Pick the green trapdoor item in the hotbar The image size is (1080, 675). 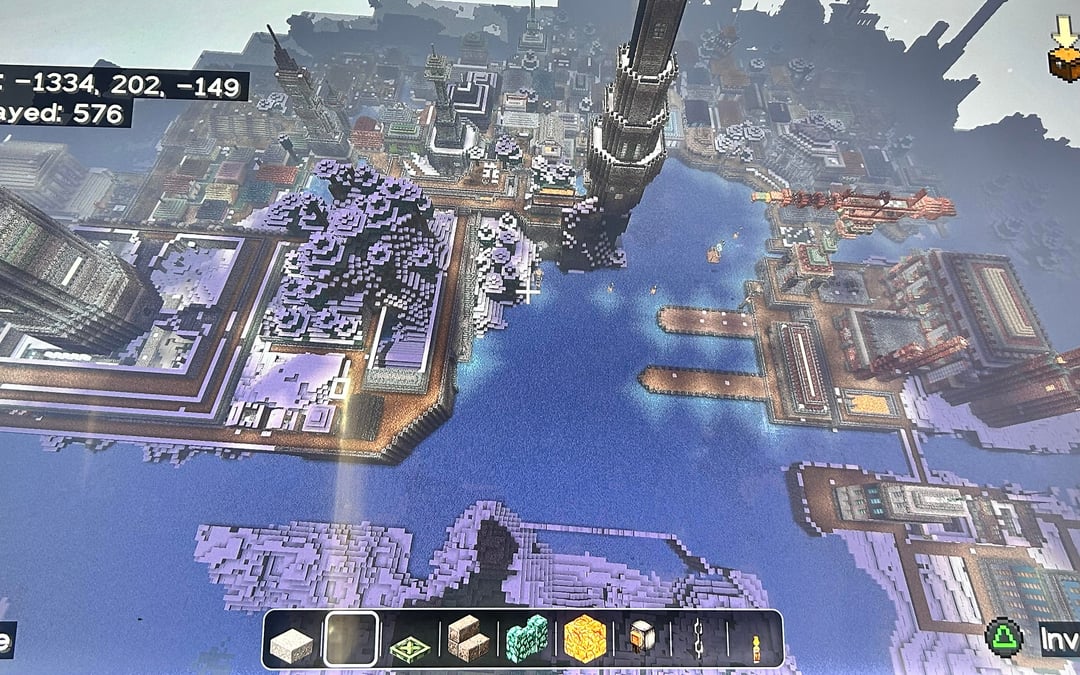[x=408, y=640]
